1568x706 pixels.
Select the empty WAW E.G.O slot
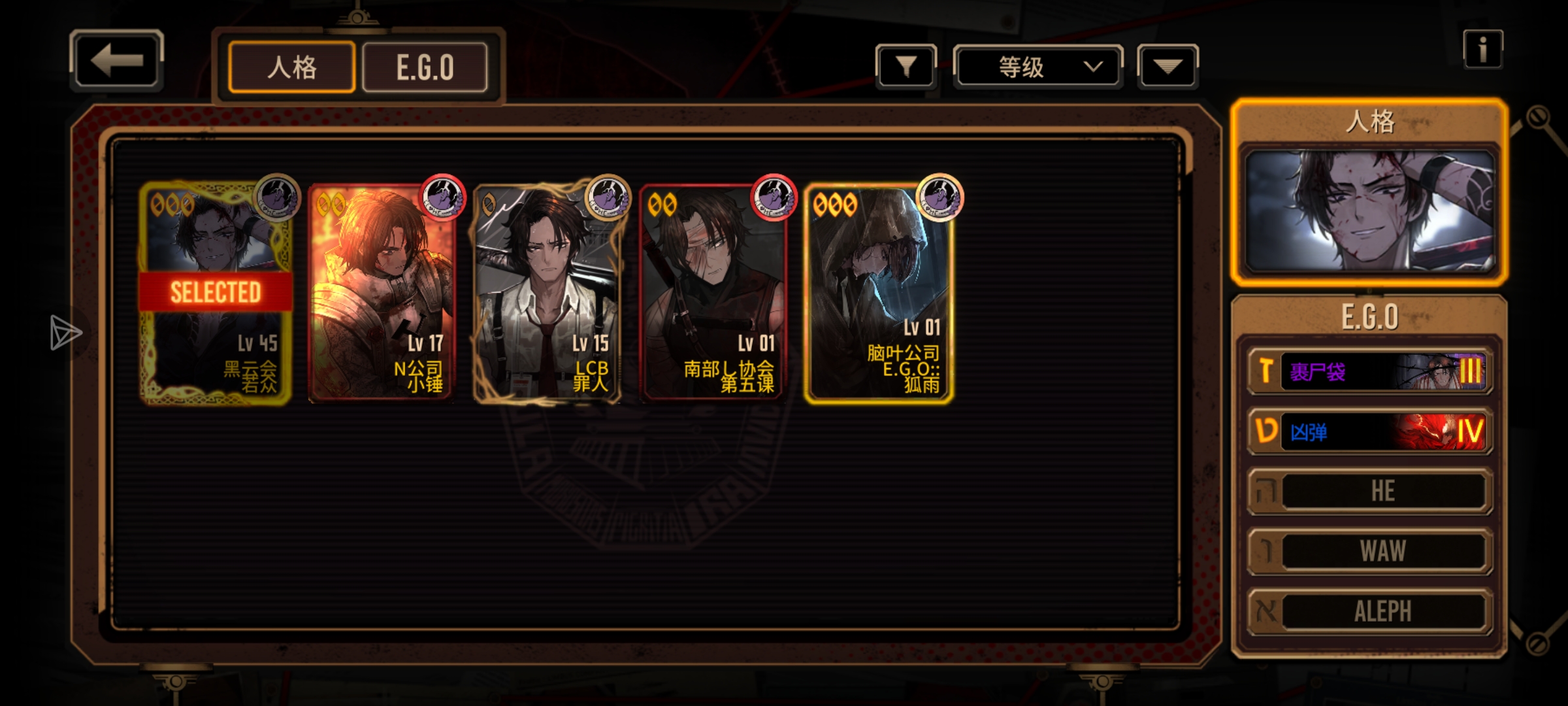click(1370, 551)
